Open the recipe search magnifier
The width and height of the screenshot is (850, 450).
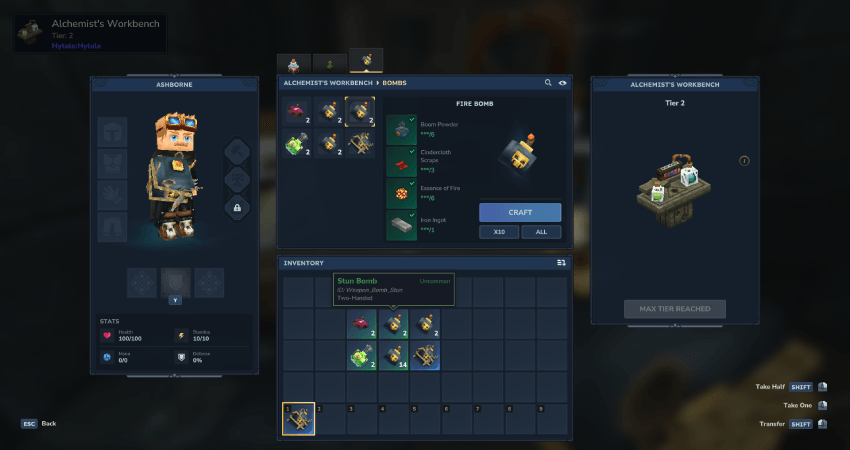click(x=548, y=83)
